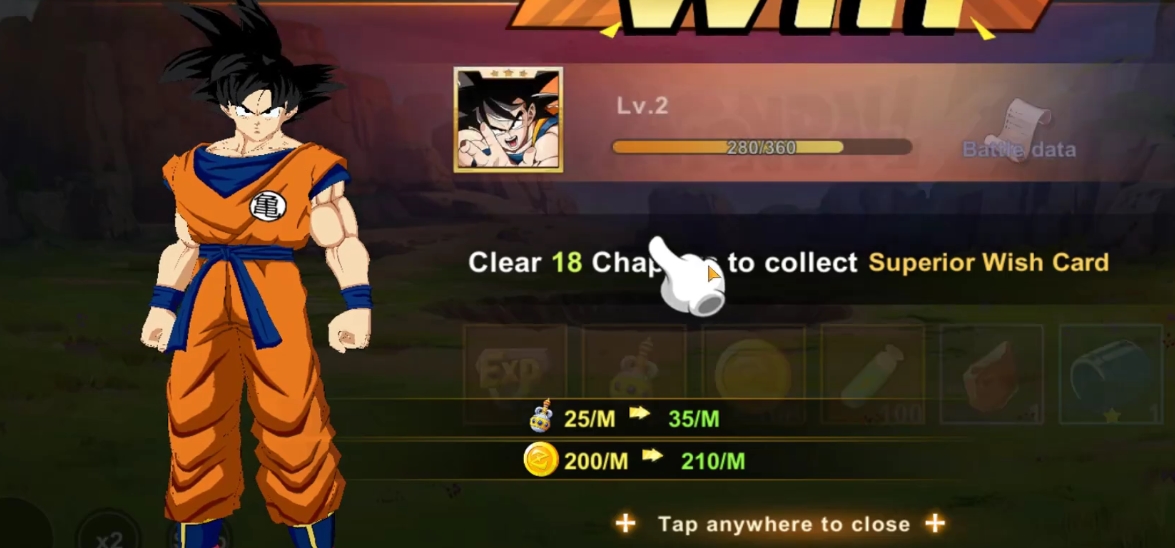Select the gold coin reward slot
1175x548 pixels.
(753, 373)
